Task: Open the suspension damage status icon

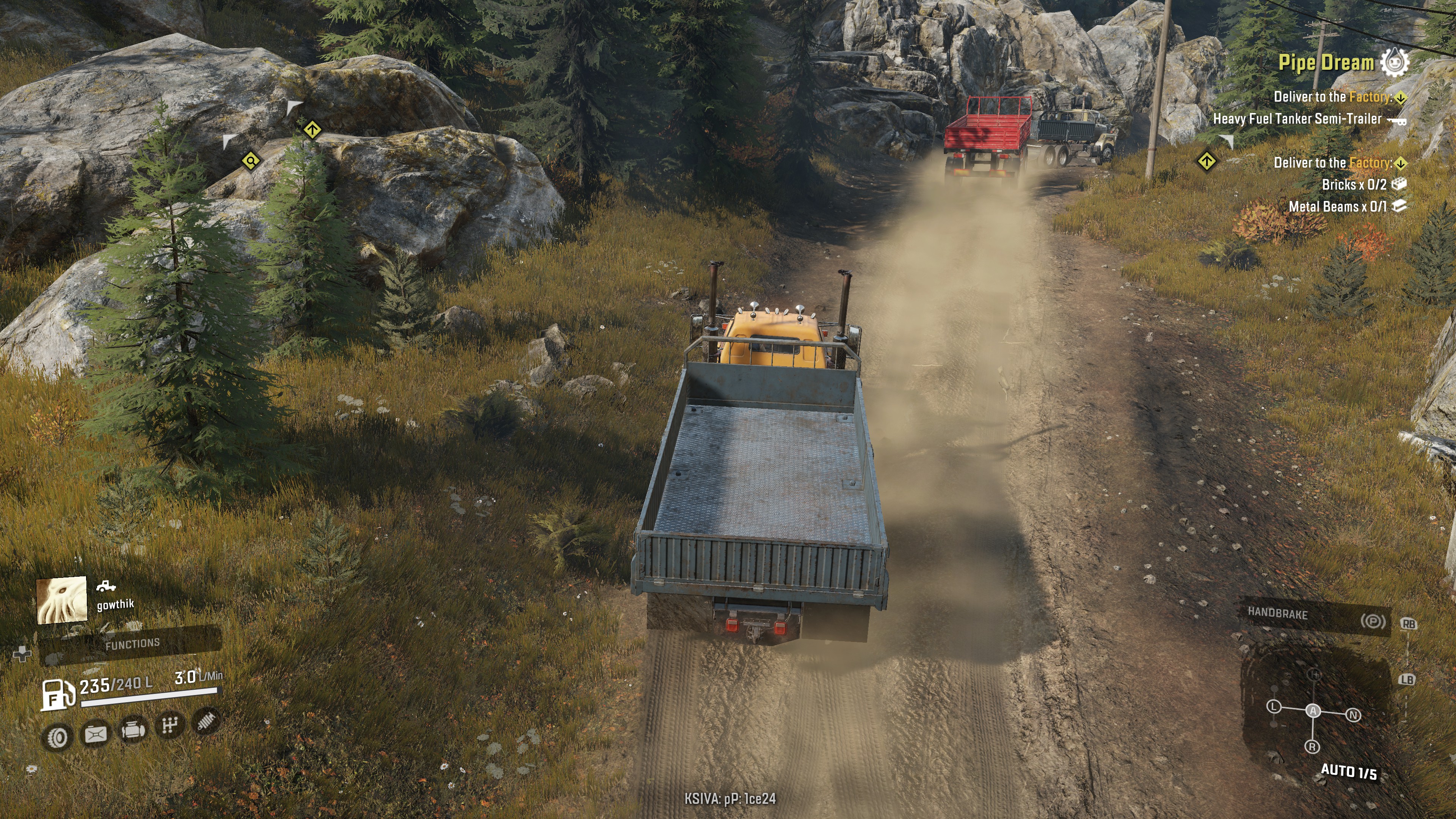Action: pyautogui.click(x=207, y=720)
